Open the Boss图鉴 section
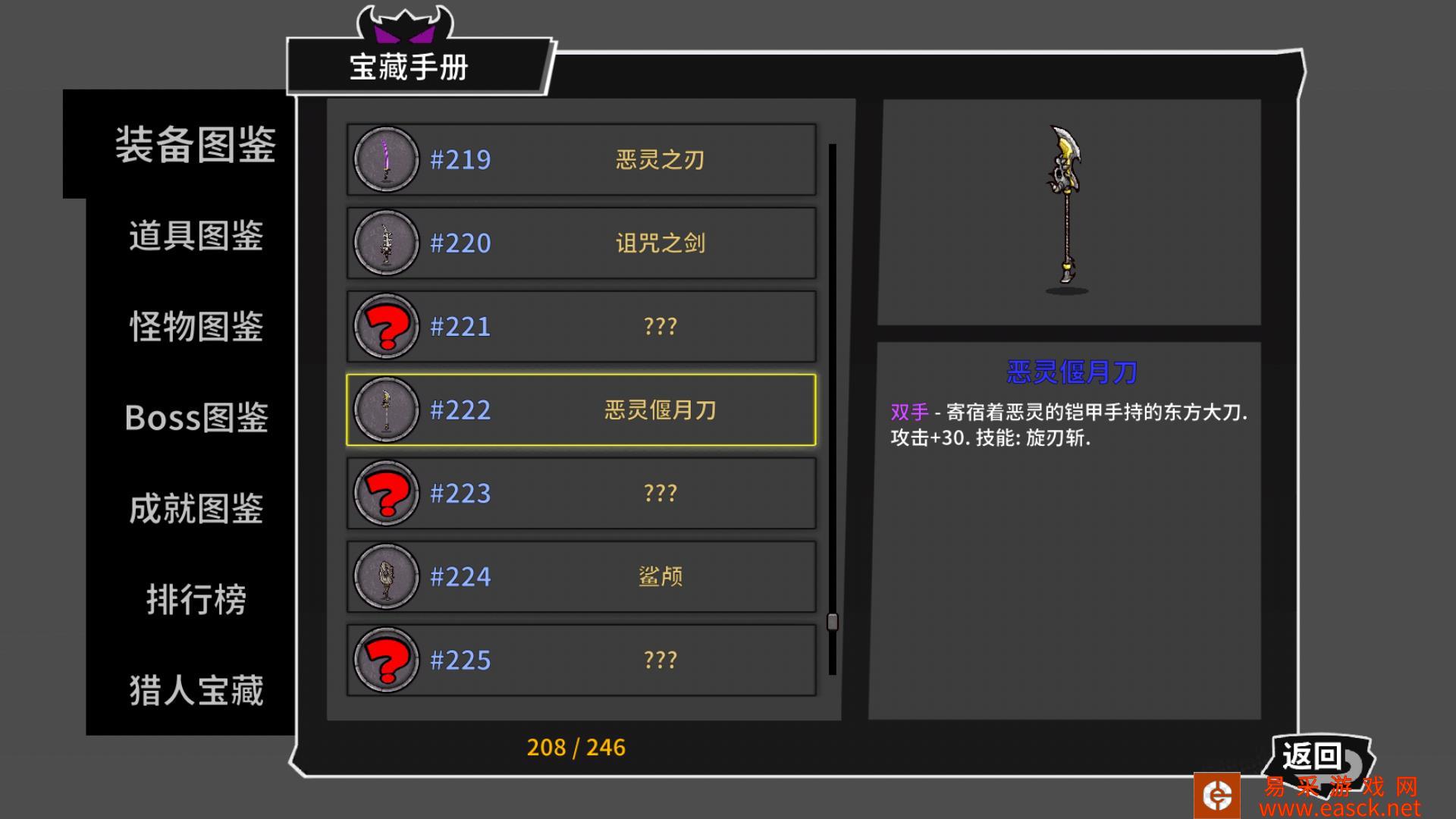The image size is (1456, 819). pyautogui.click(x=196, y=417)
